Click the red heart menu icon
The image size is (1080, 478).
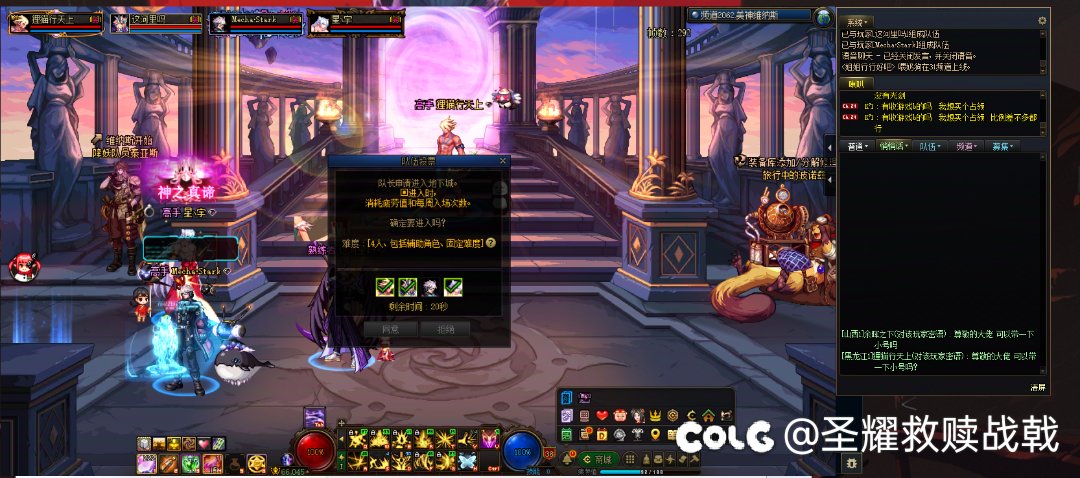click(x=602, y=415)
